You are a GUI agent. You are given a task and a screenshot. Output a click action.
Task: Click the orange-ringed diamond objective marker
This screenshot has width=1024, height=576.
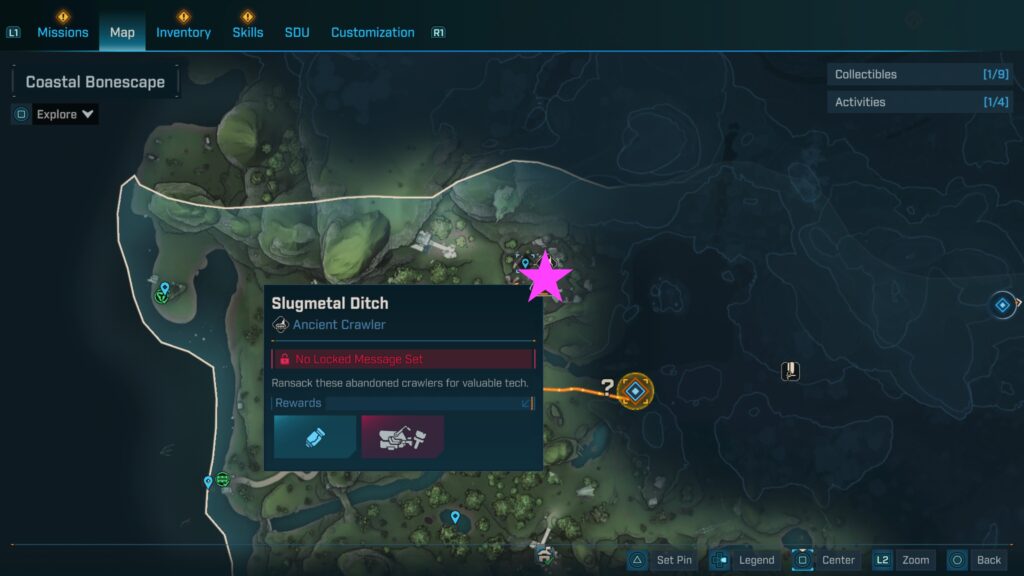tap(635, 391)
